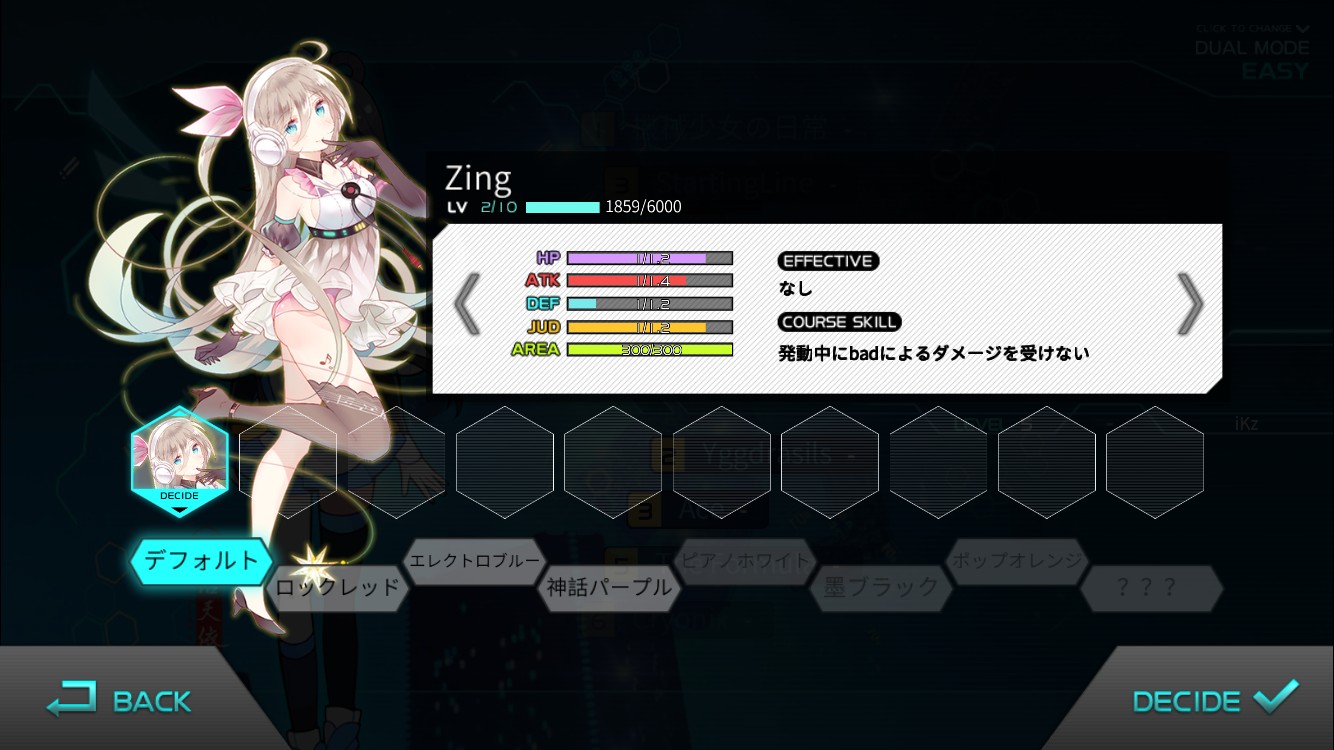Image resolution: width=1334 pixels, height=750 pixels.
Task: Click the DECIDE marker under Zing's portrait
Action: click(179, 496)
